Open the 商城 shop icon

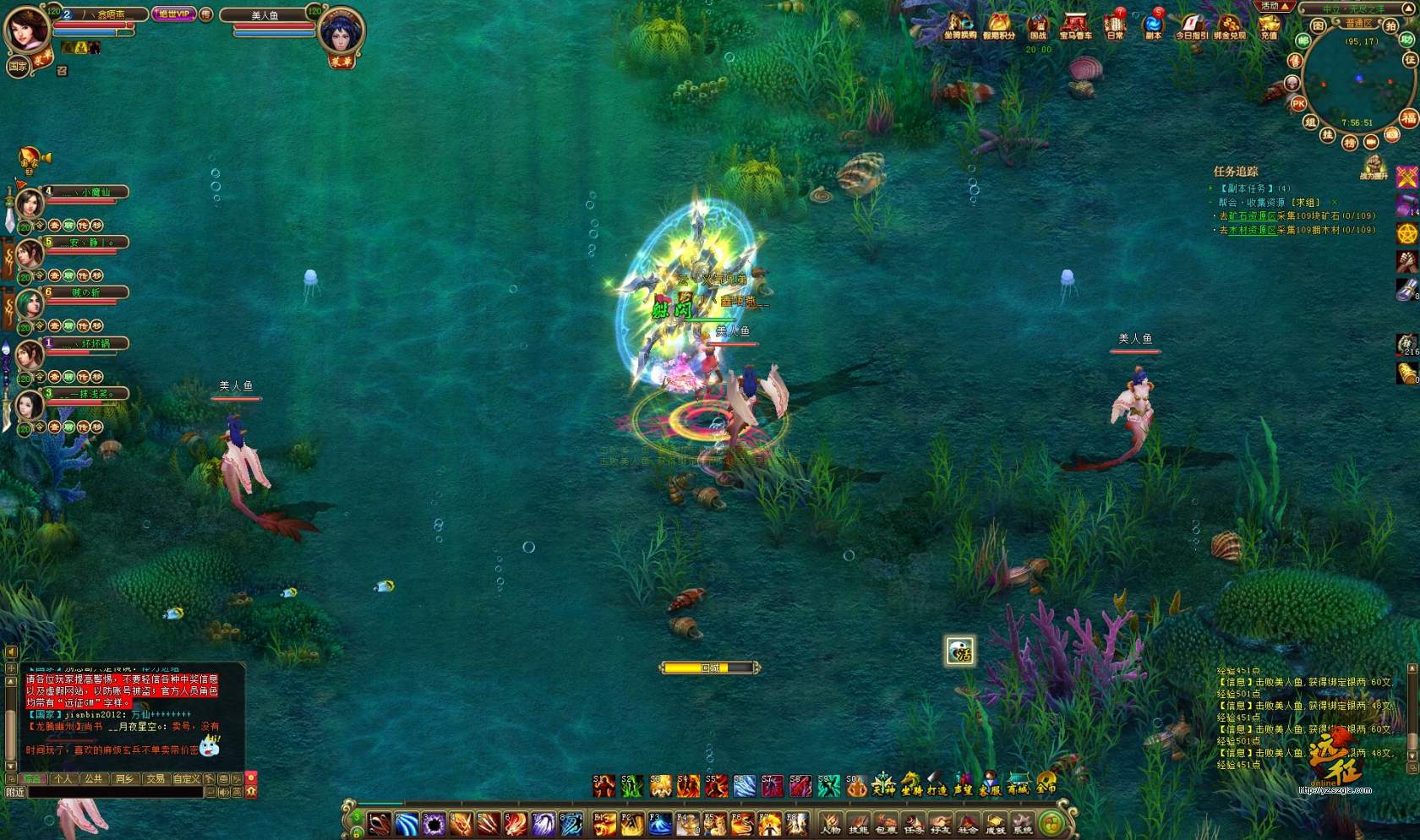pyautogui.click(x=1018, y=785)
